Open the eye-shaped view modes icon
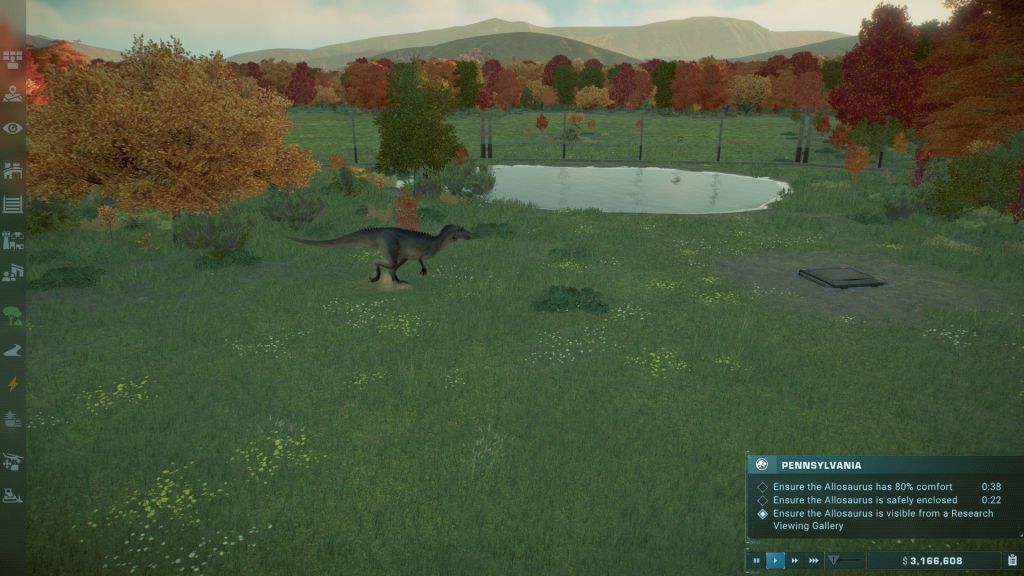Viewport: 1024px width, 576px height. [12, 128]
